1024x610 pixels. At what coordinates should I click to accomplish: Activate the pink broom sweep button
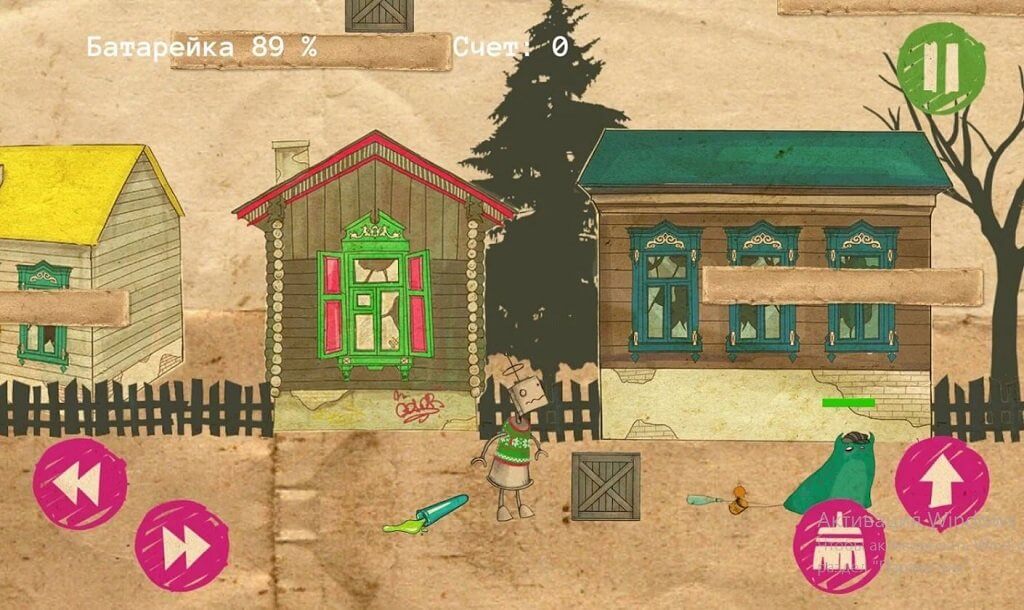pyautogui.click(x=838, y=545)
